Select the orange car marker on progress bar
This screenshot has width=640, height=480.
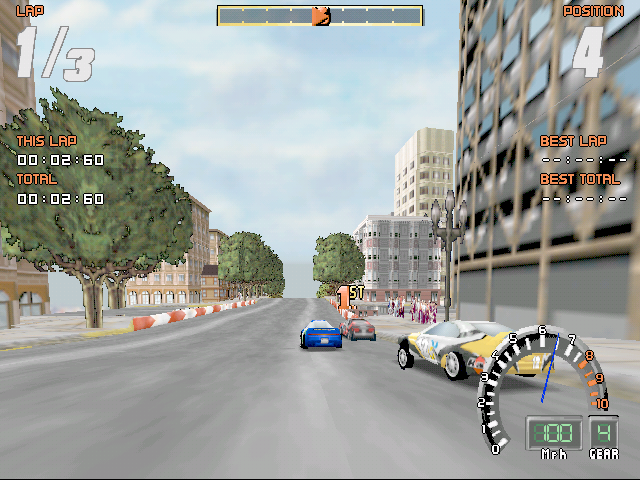coord(320,16)
